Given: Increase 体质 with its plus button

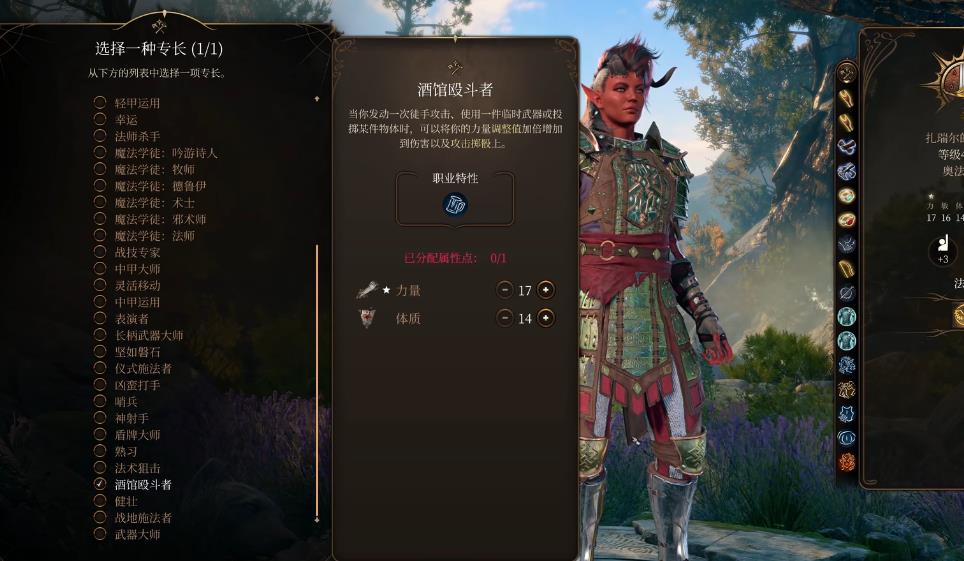Looking at the screenshot, I should (x=545, y=318).
